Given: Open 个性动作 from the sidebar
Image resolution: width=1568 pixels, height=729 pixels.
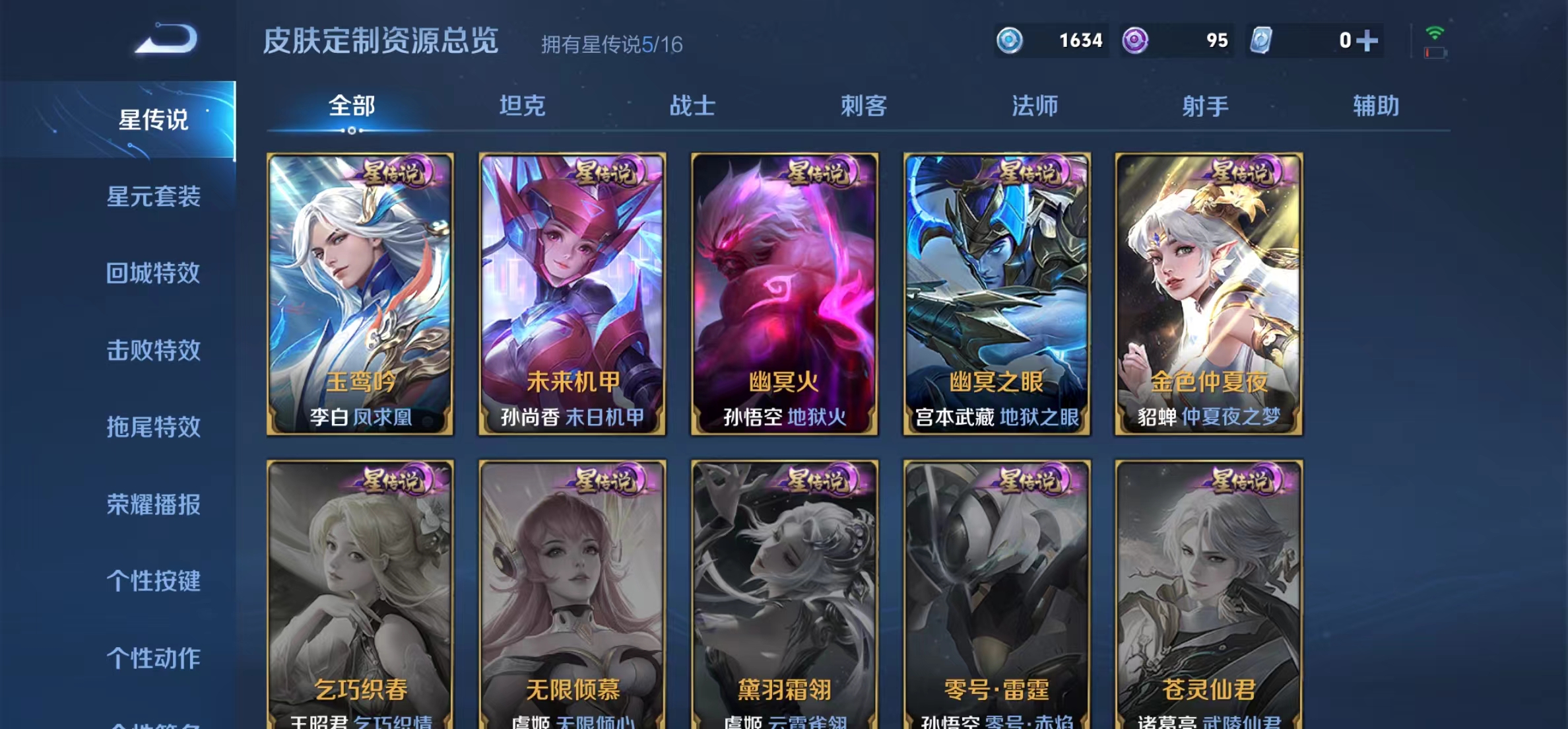Looking at the screenshot, I should pos(155,658).
